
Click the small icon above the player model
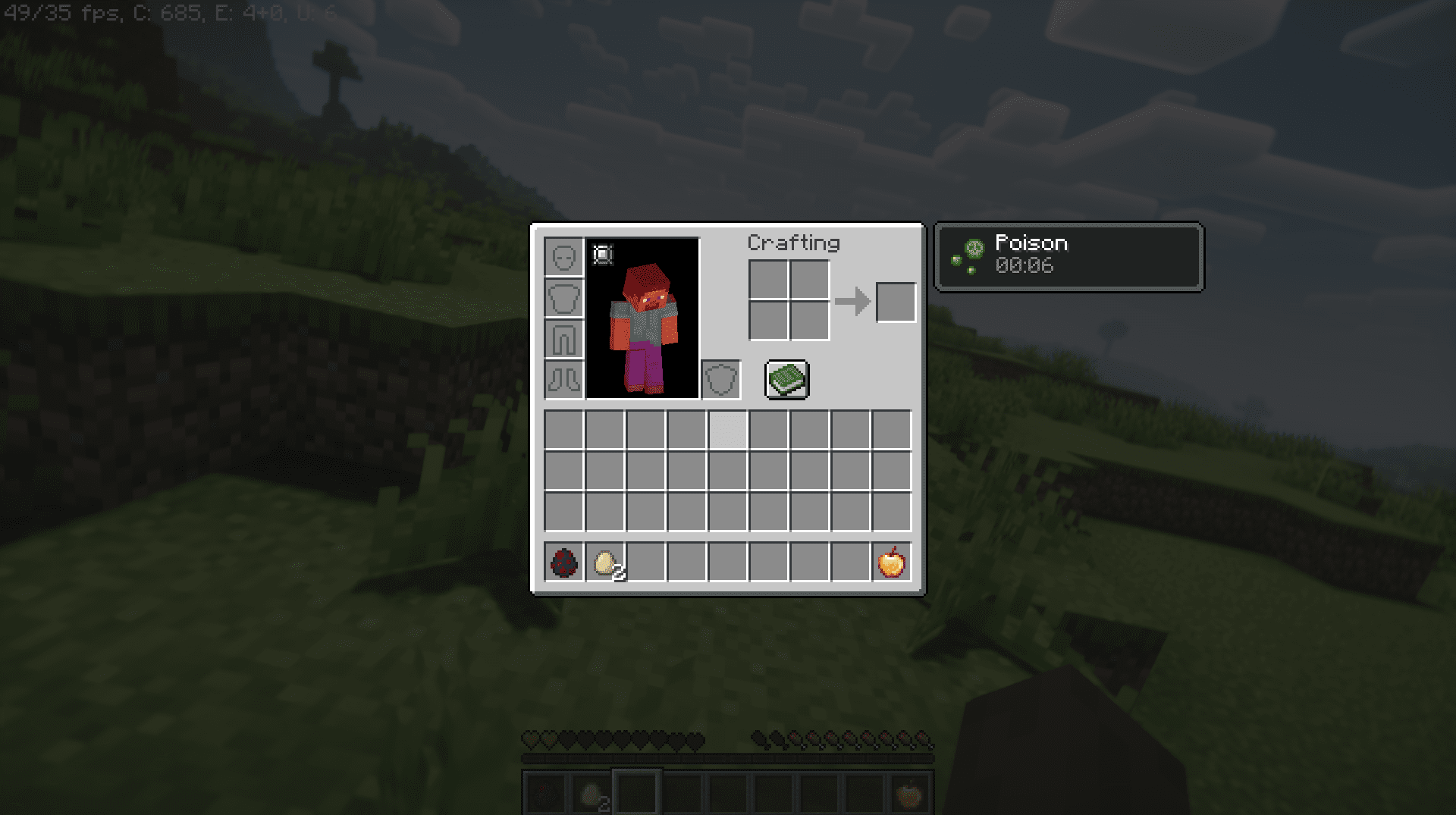click(x=601, y=255)
